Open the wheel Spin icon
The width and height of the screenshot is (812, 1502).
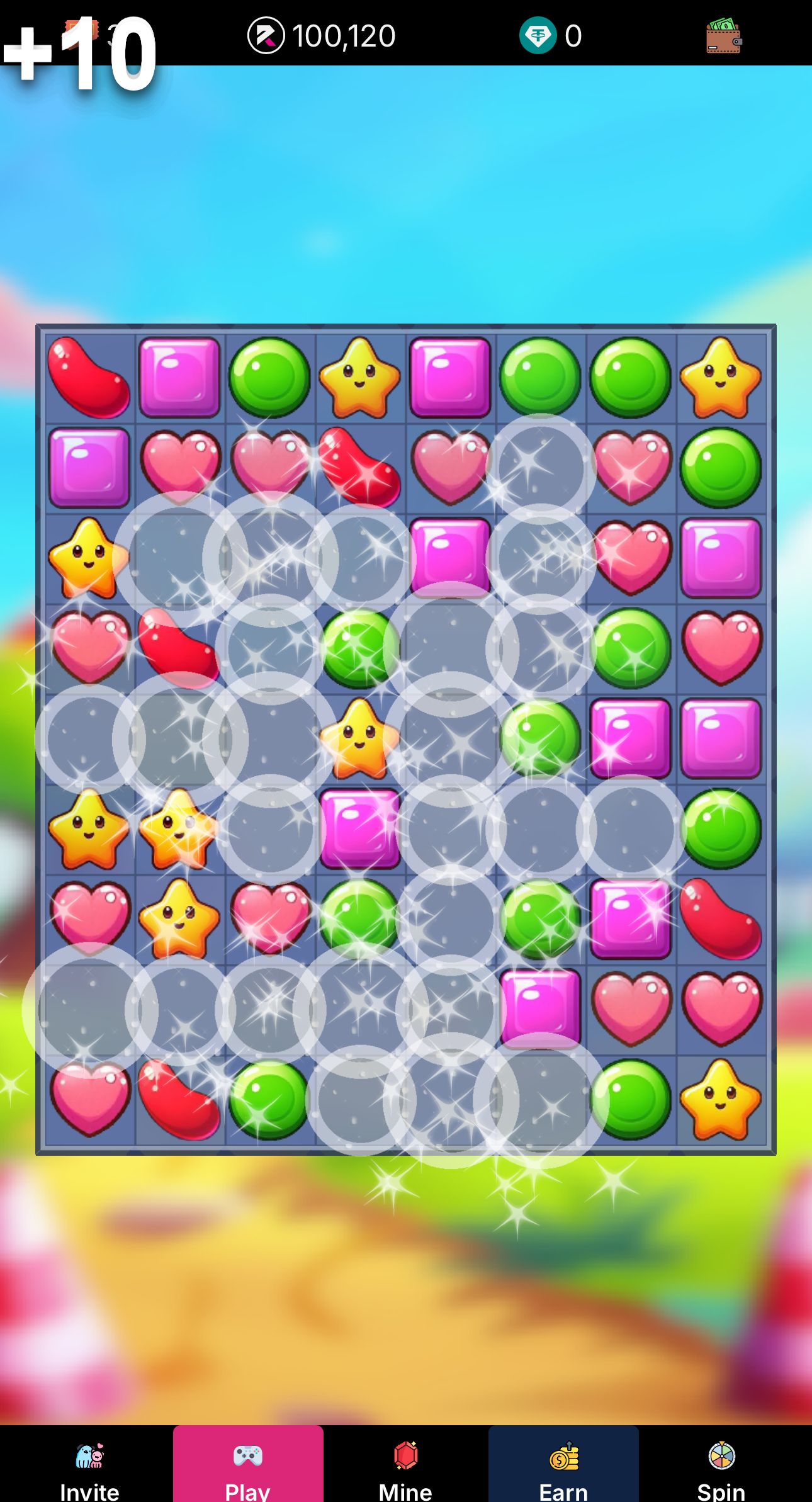(x=721, y=1454)
